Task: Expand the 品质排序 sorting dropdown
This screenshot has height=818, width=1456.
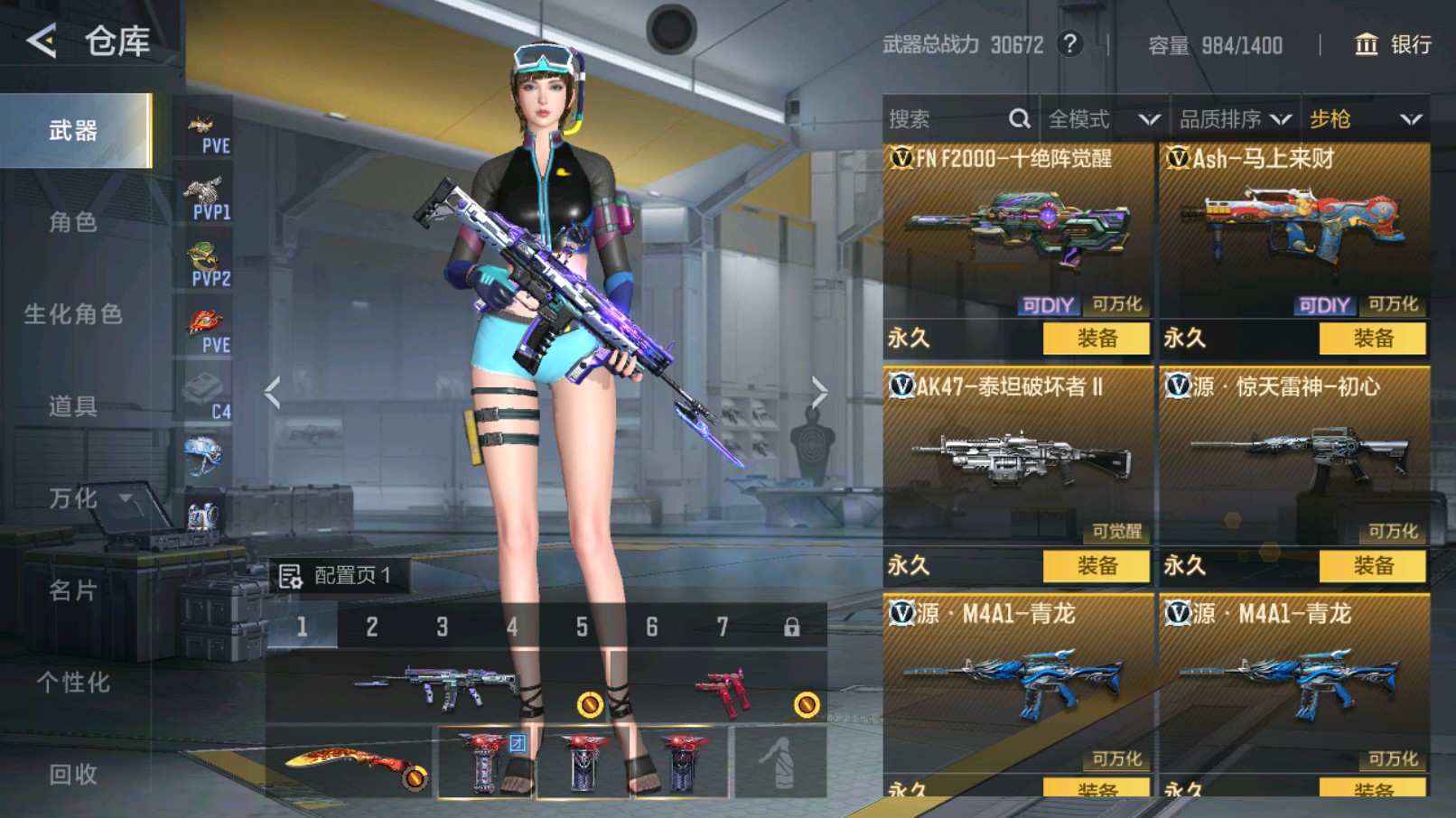Action: pos(1233,118)
